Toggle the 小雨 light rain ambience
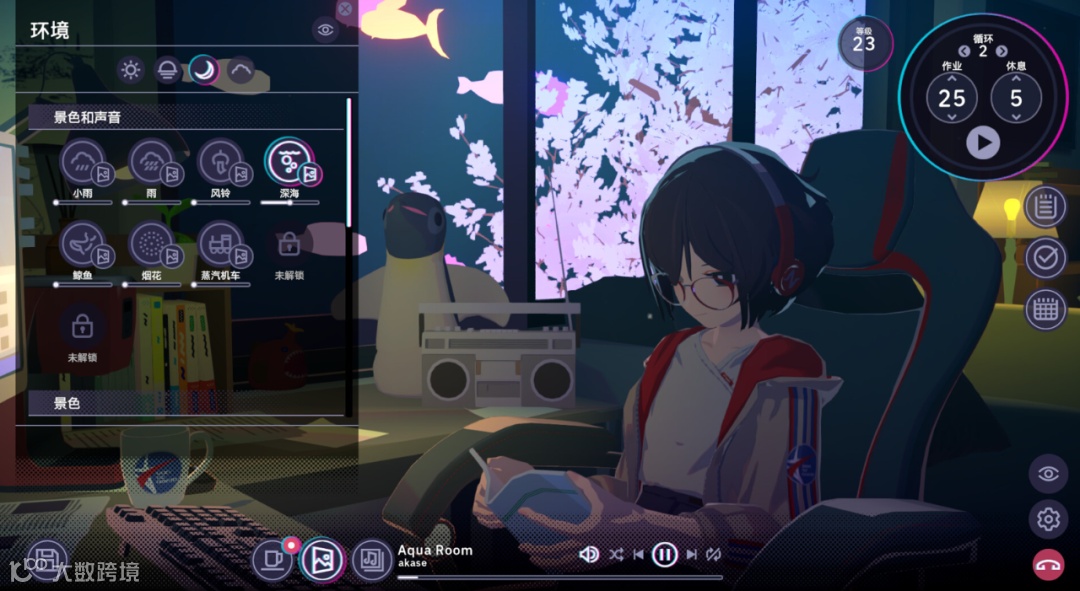The image size is (1080, 591). 83,162
